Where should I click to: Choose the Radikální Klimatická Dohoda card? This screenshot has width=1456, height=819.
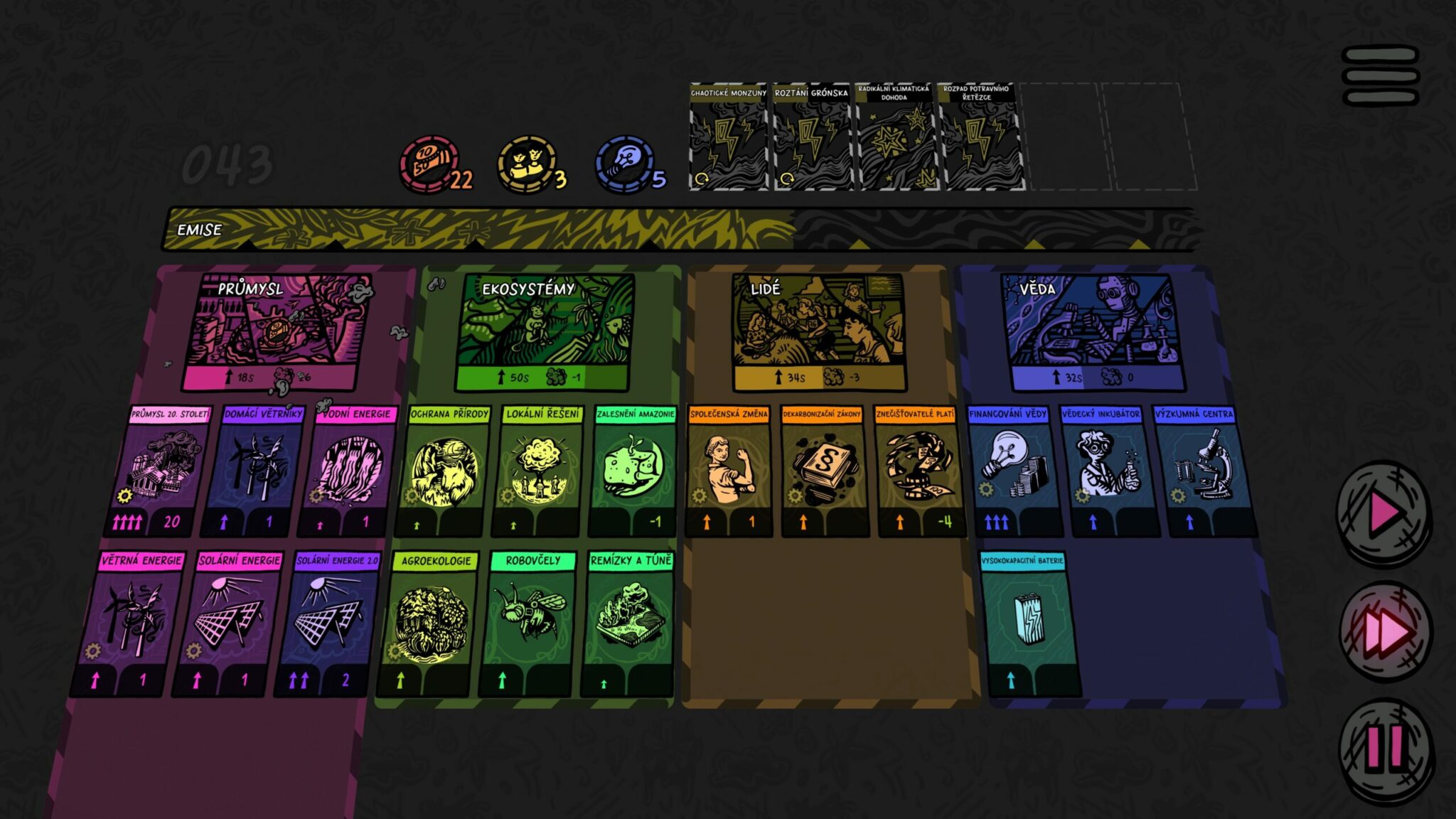(894, 136)
